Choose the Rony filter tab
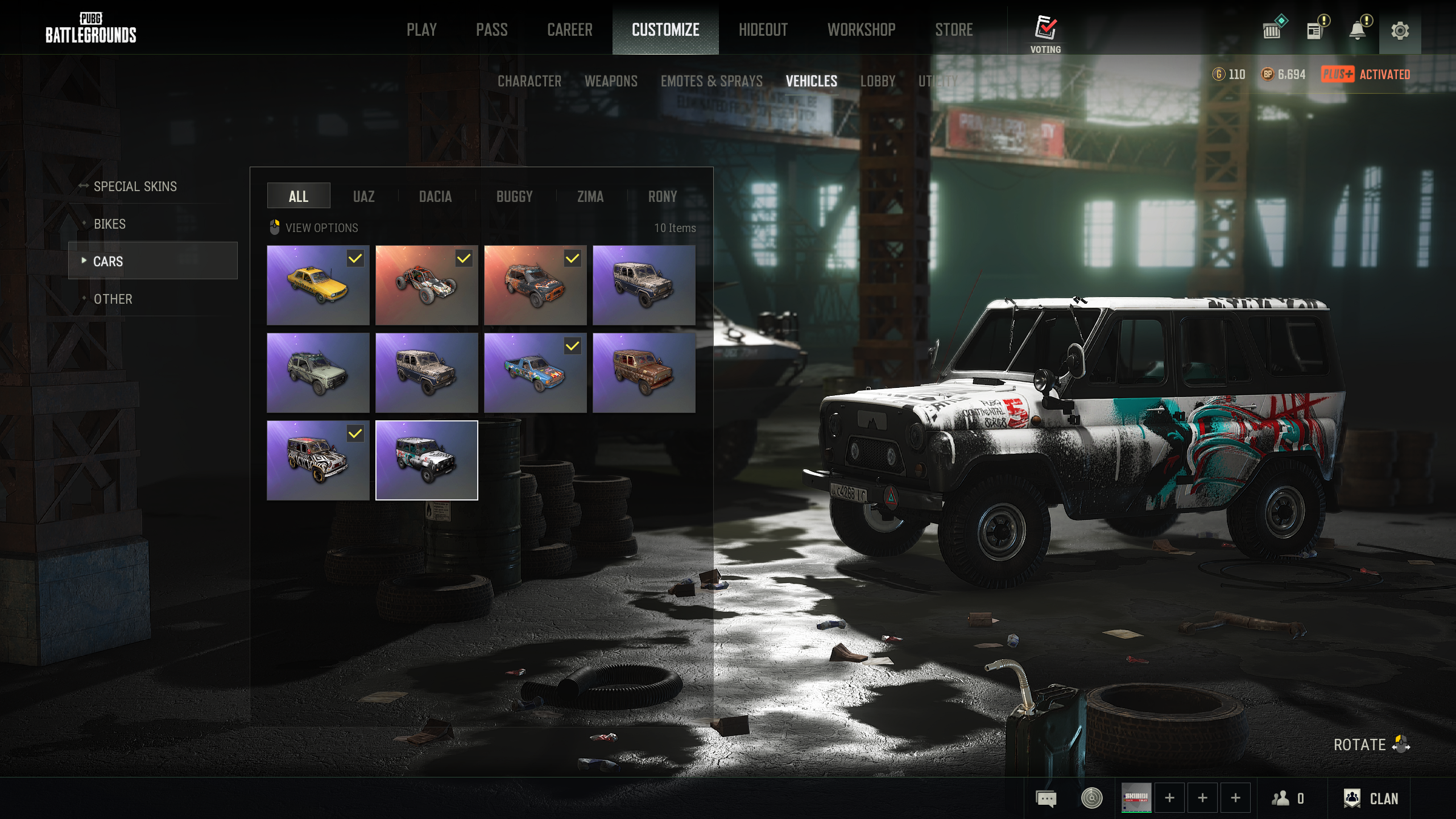This screenshot has height=819, width=1456. 662,197
